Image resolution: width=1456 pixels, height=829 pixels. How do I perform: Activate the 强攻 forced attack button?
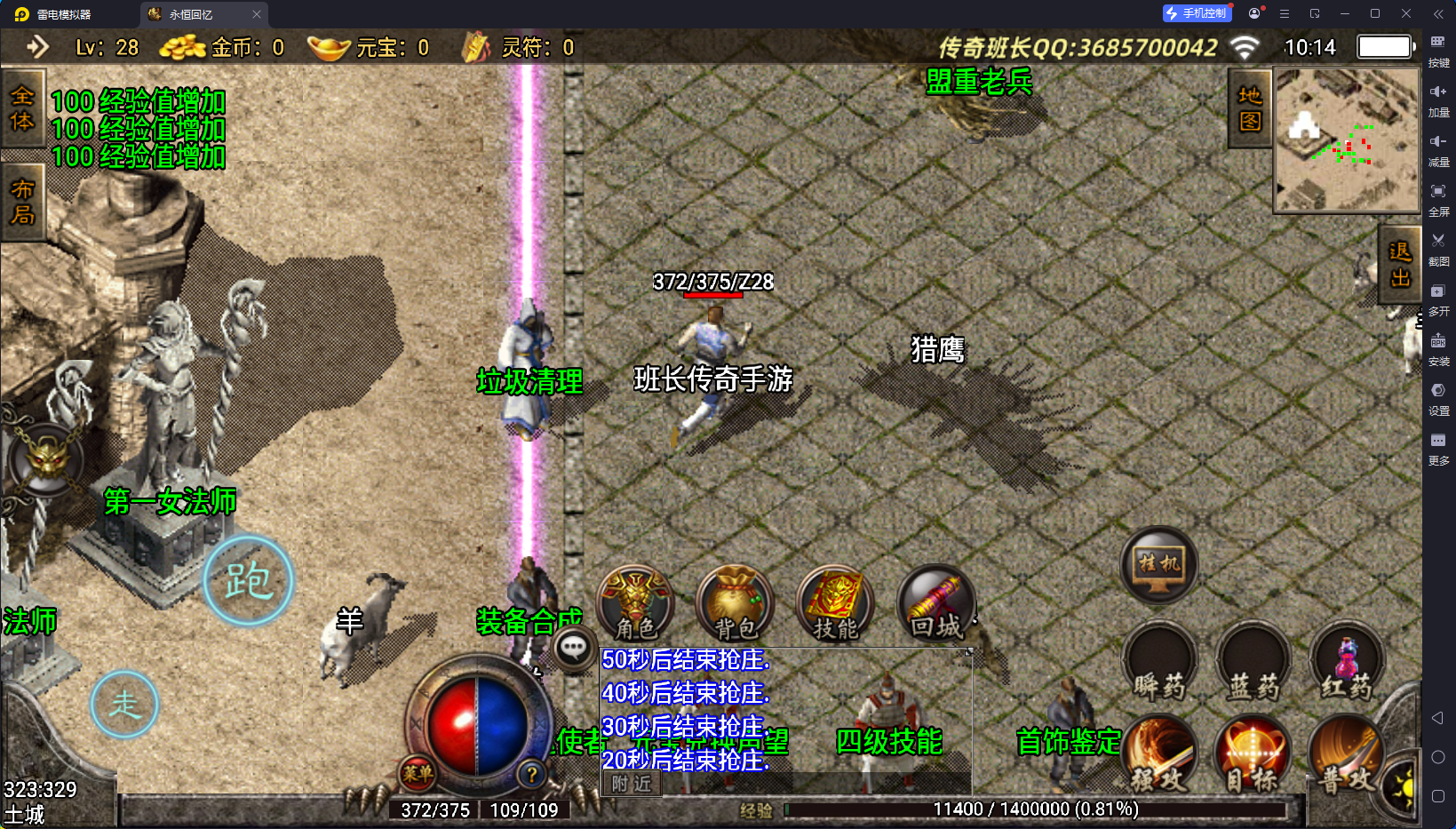click(1159, 757)
